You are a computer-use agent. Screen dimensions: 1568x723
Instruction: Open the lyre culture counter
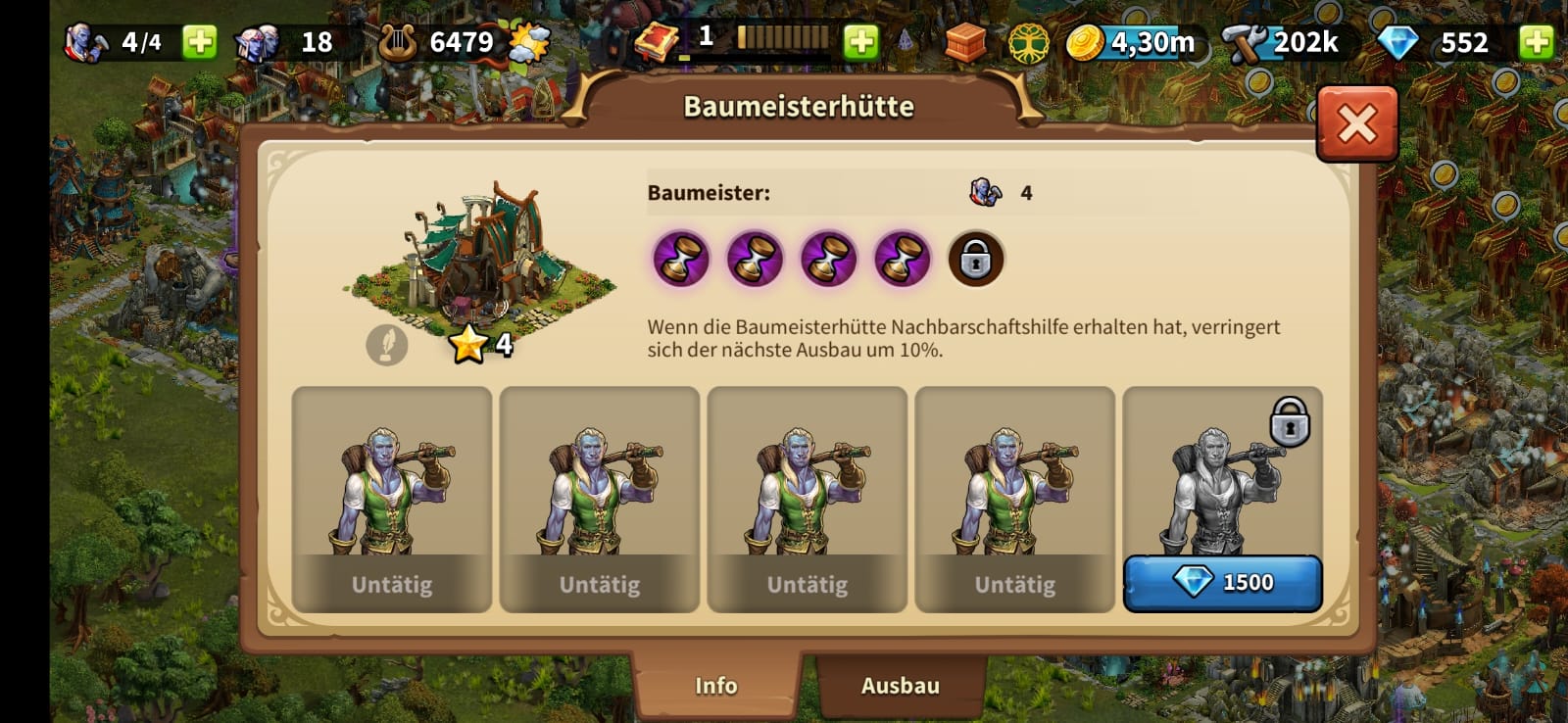[398, 42]
